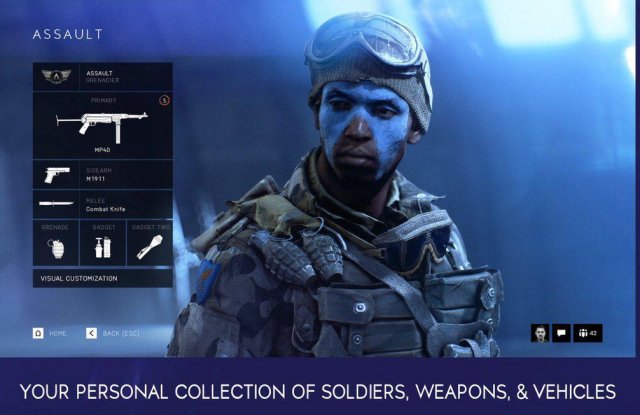This screenshot has width=640, height=415.
Task: Open the Gadget Two slot
Action: point(148,245)
